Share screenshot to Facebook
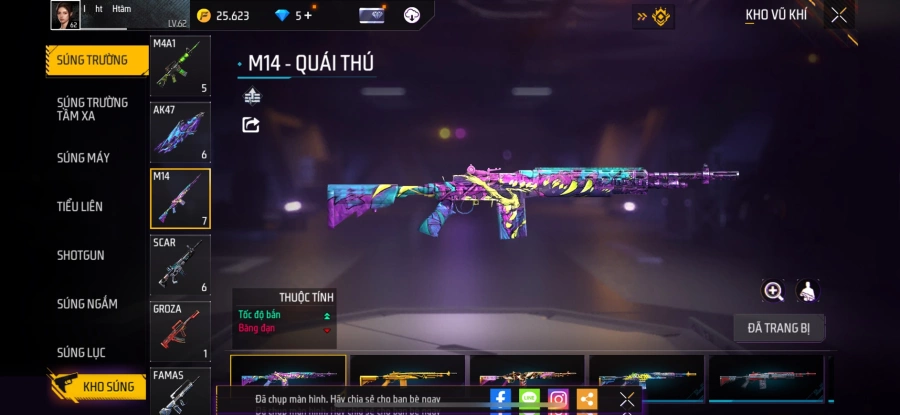Image resolution: width=900 pixels, height=415 pixels. 501,399
